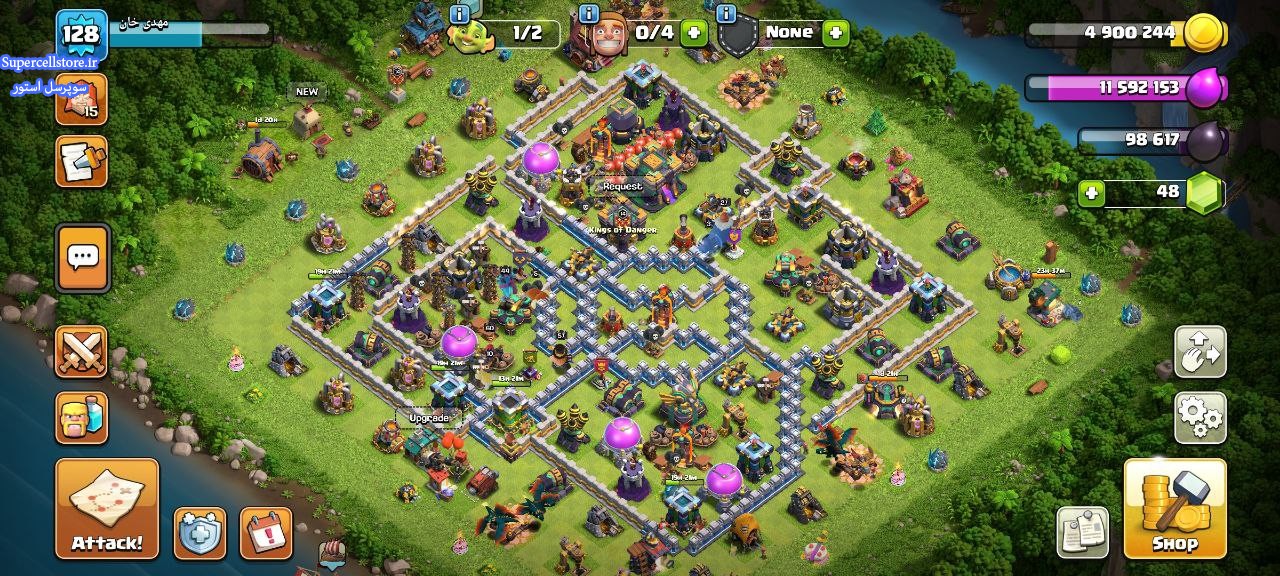Viewport: 1280px width, 576px height.
Task: Open the Shop
Action: 1175,508
